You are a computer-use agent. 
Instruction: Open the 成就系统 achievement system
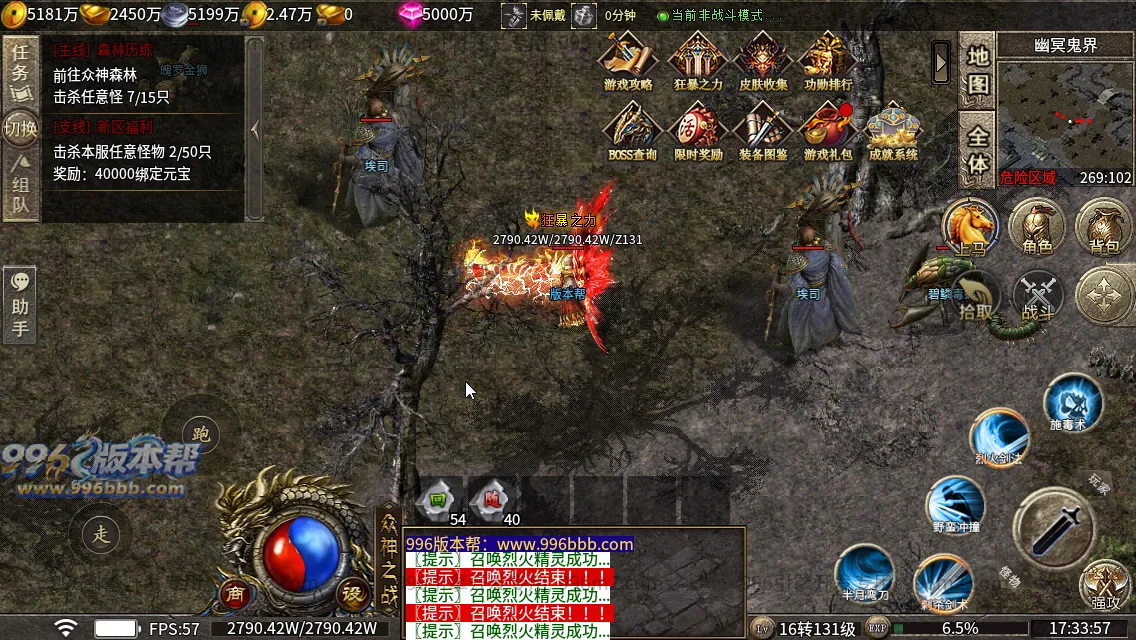(893, 131)
